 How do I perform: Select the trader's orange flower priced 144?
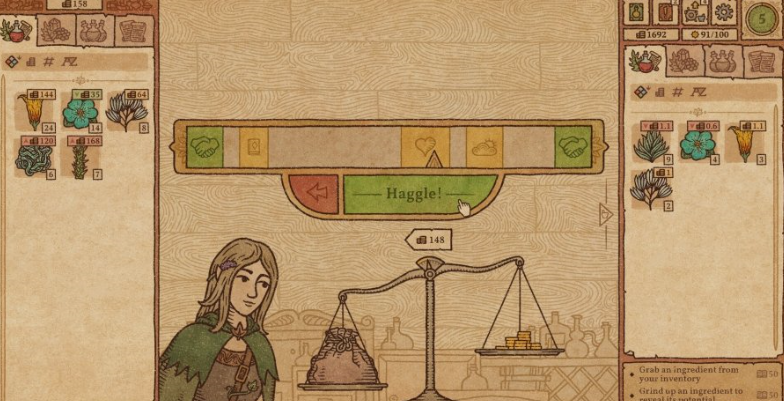(x=34, y=112)
